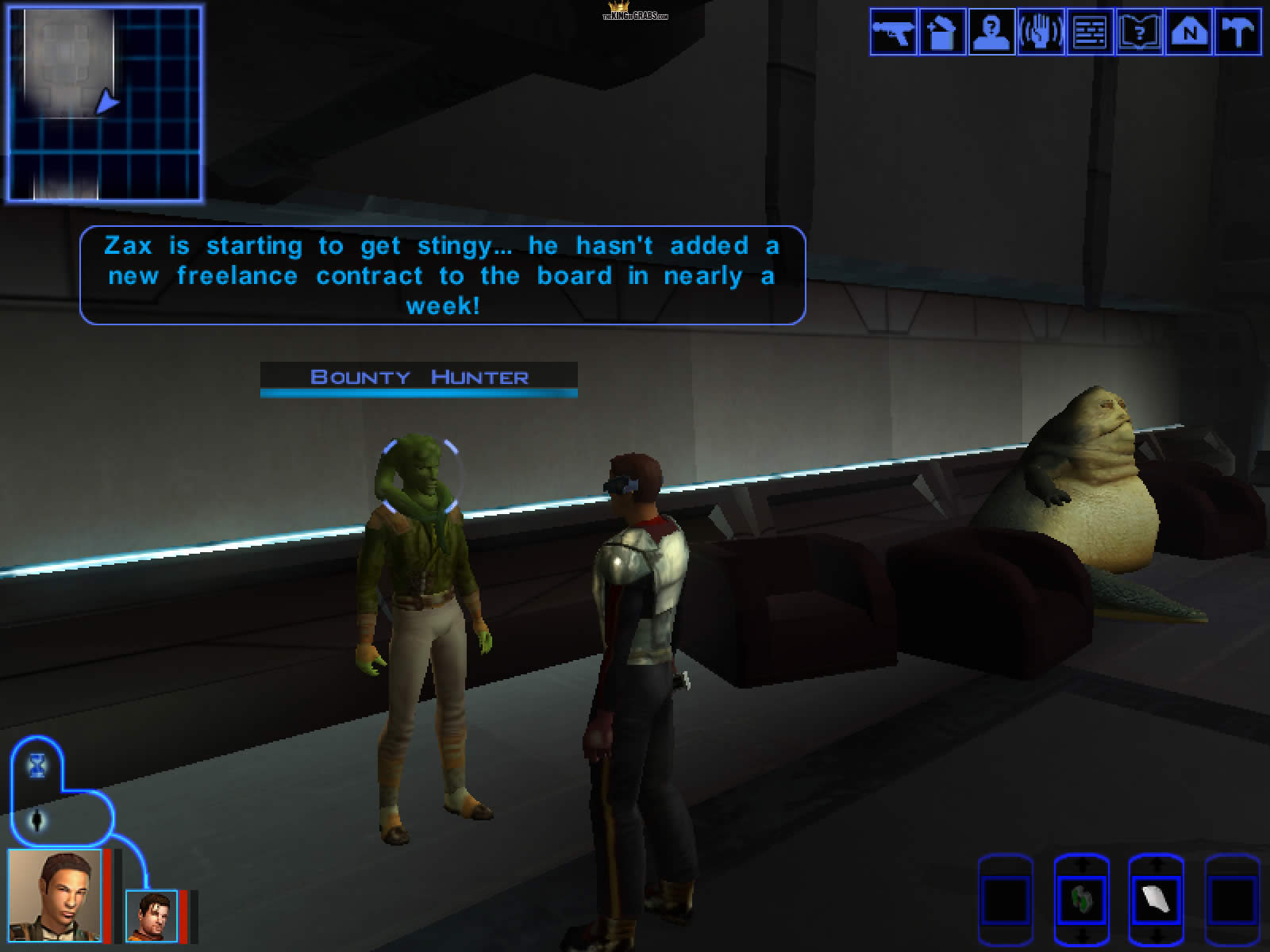1270x952 pixels.
Task: Cycle the medpac slot with its up arrow
Action: tap(1080, 861)
